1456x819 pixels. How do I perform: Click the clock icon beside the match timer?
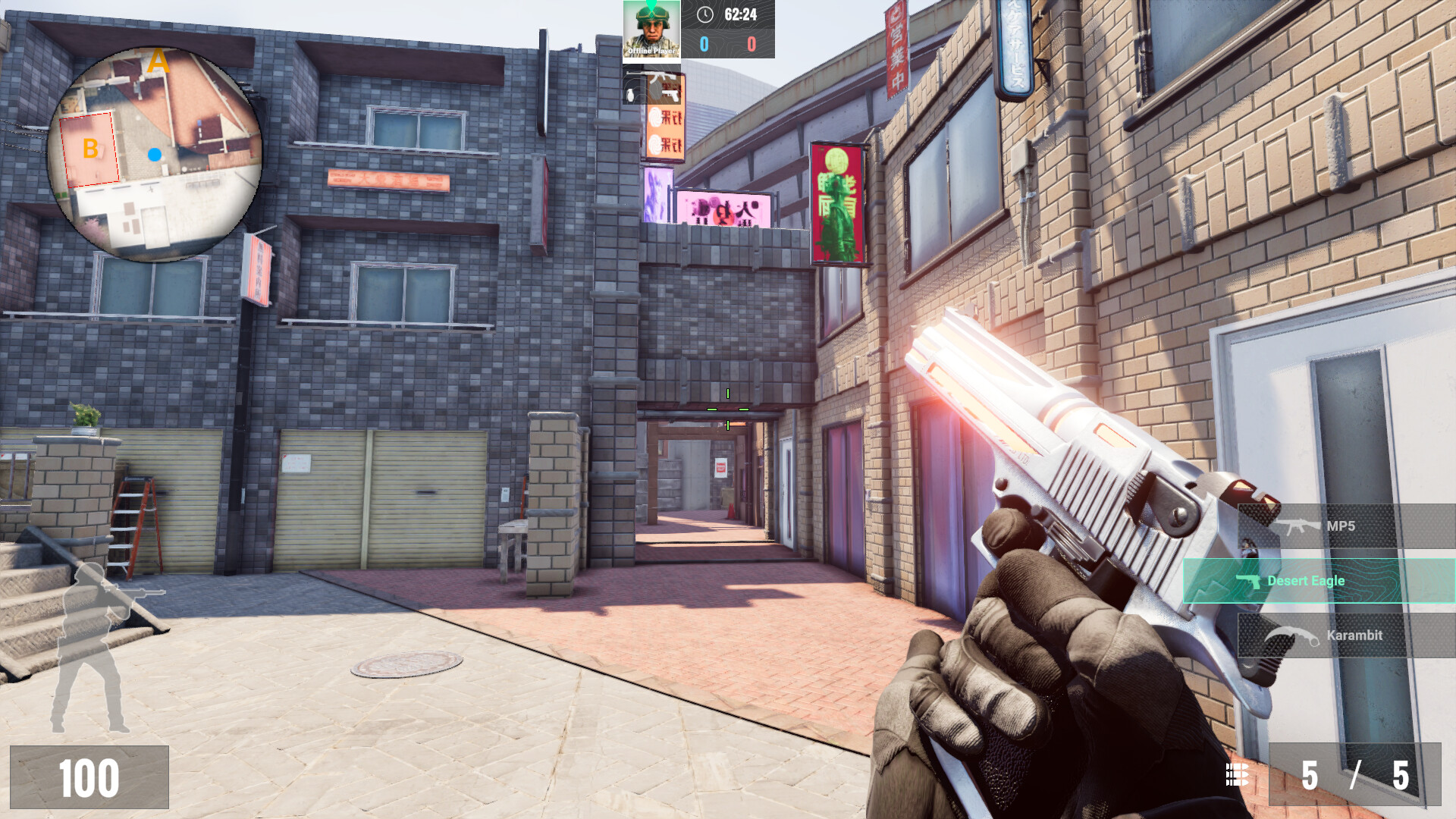705,13
